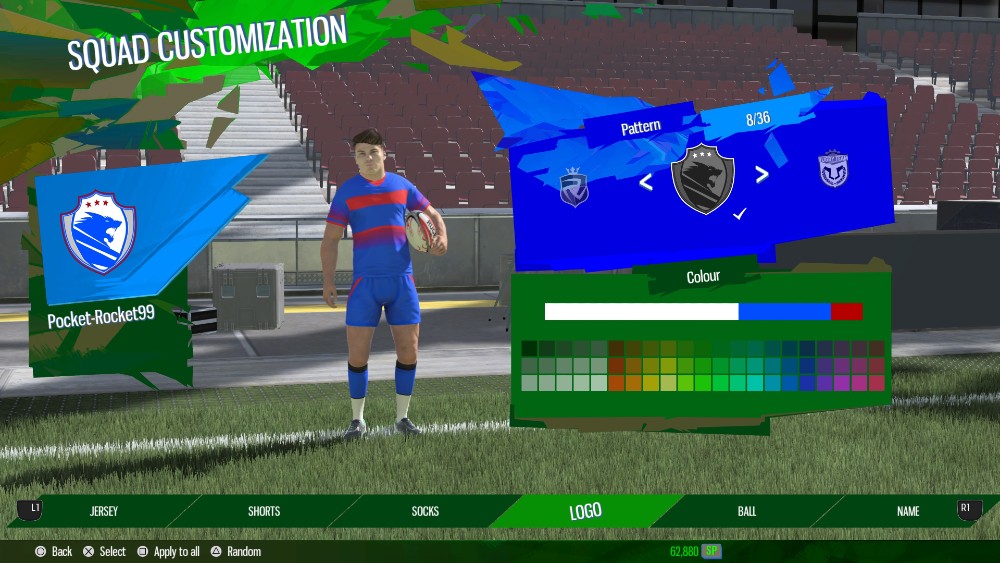Go to the previous logo pattern with the left arrow
1000x563 pixels.
[646, 182]
